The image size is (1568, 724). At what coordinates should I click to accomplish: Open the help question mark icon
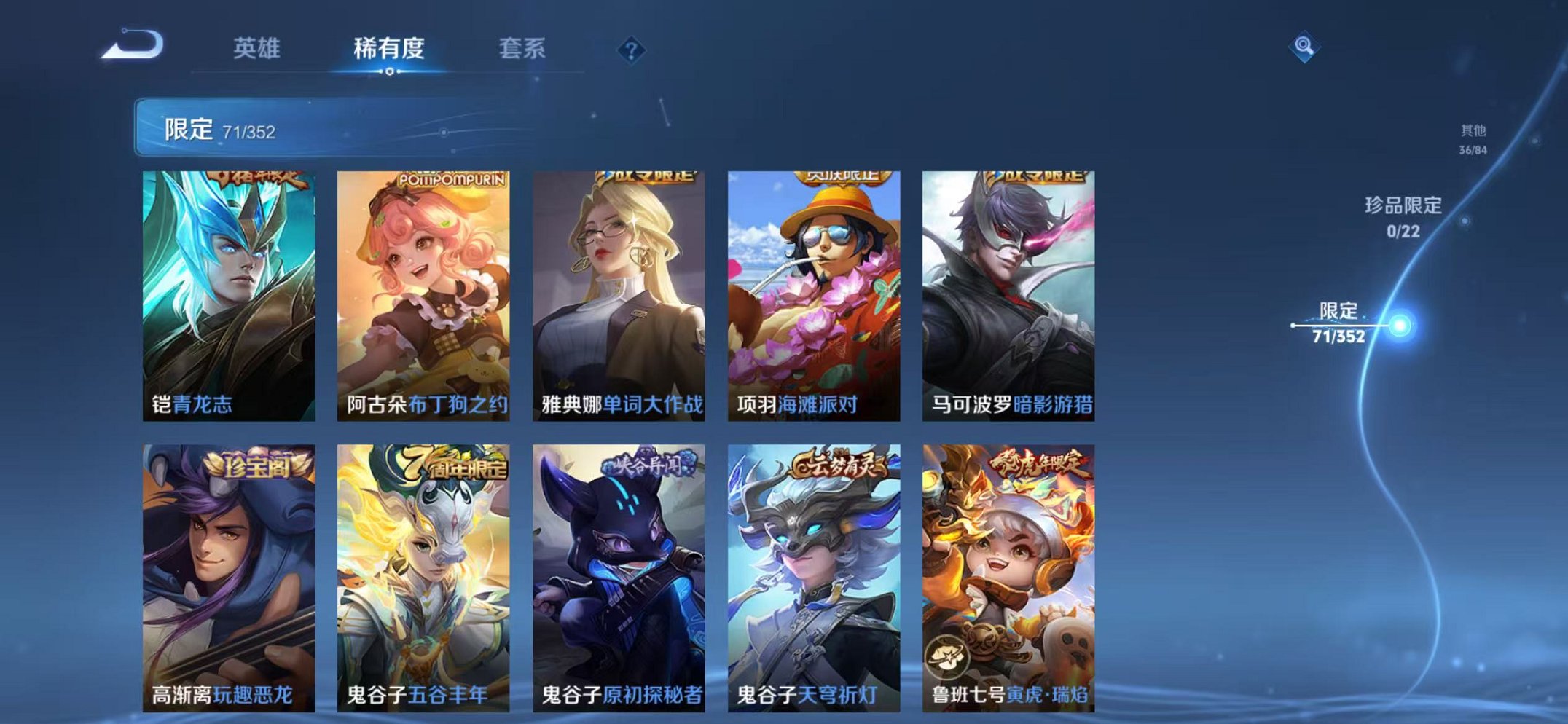[x=631, y=50]
